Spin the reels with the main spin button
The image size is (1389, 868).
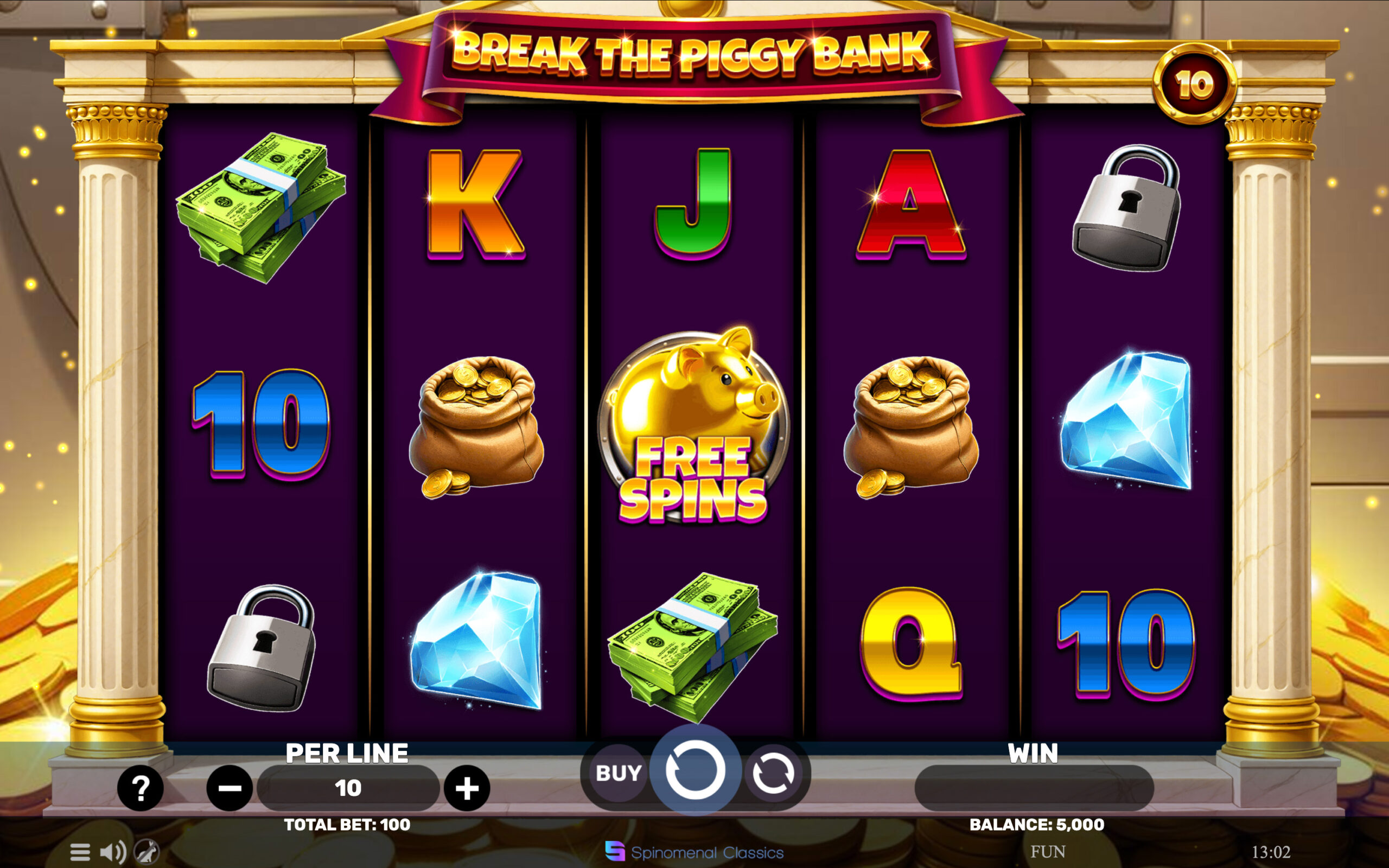tap(694, 771)
